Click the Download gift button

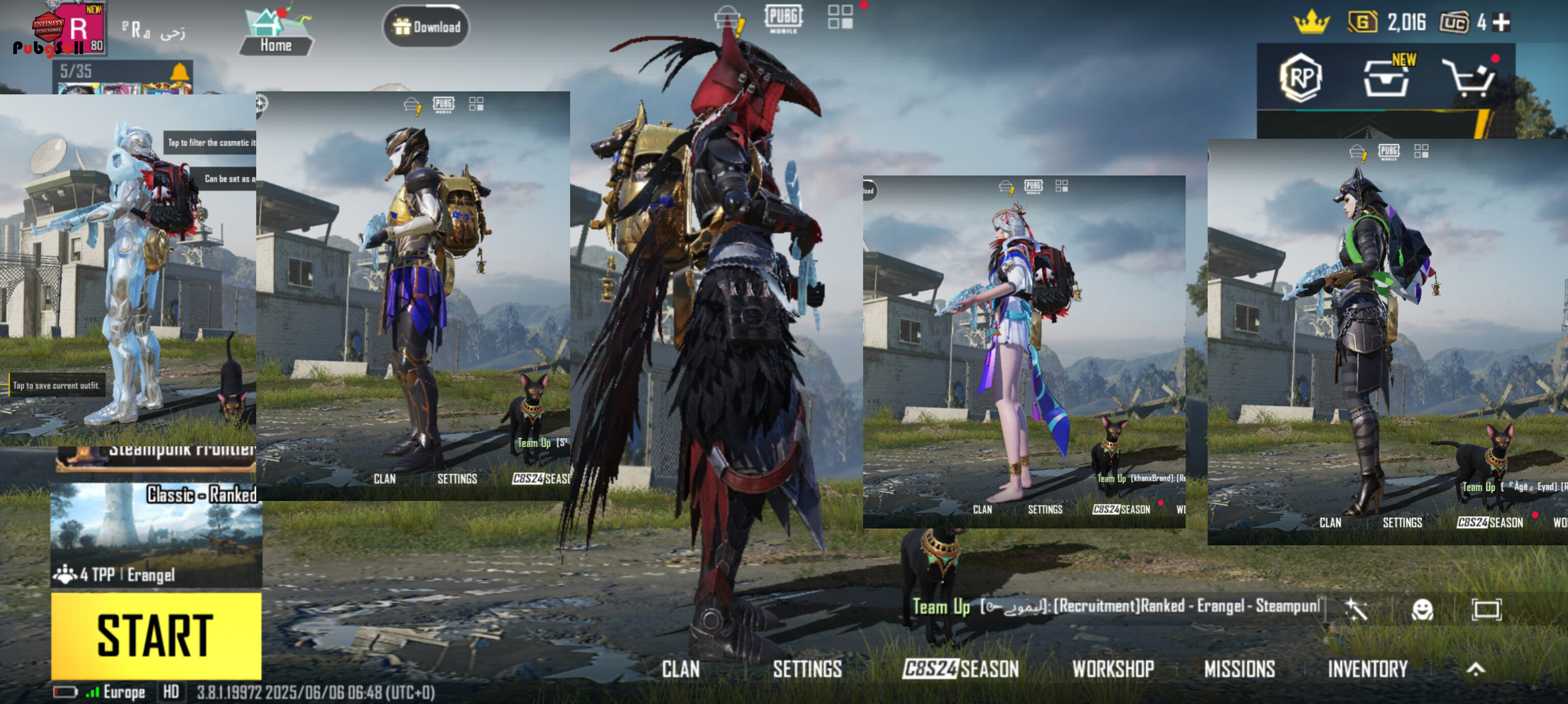point(426,27)
